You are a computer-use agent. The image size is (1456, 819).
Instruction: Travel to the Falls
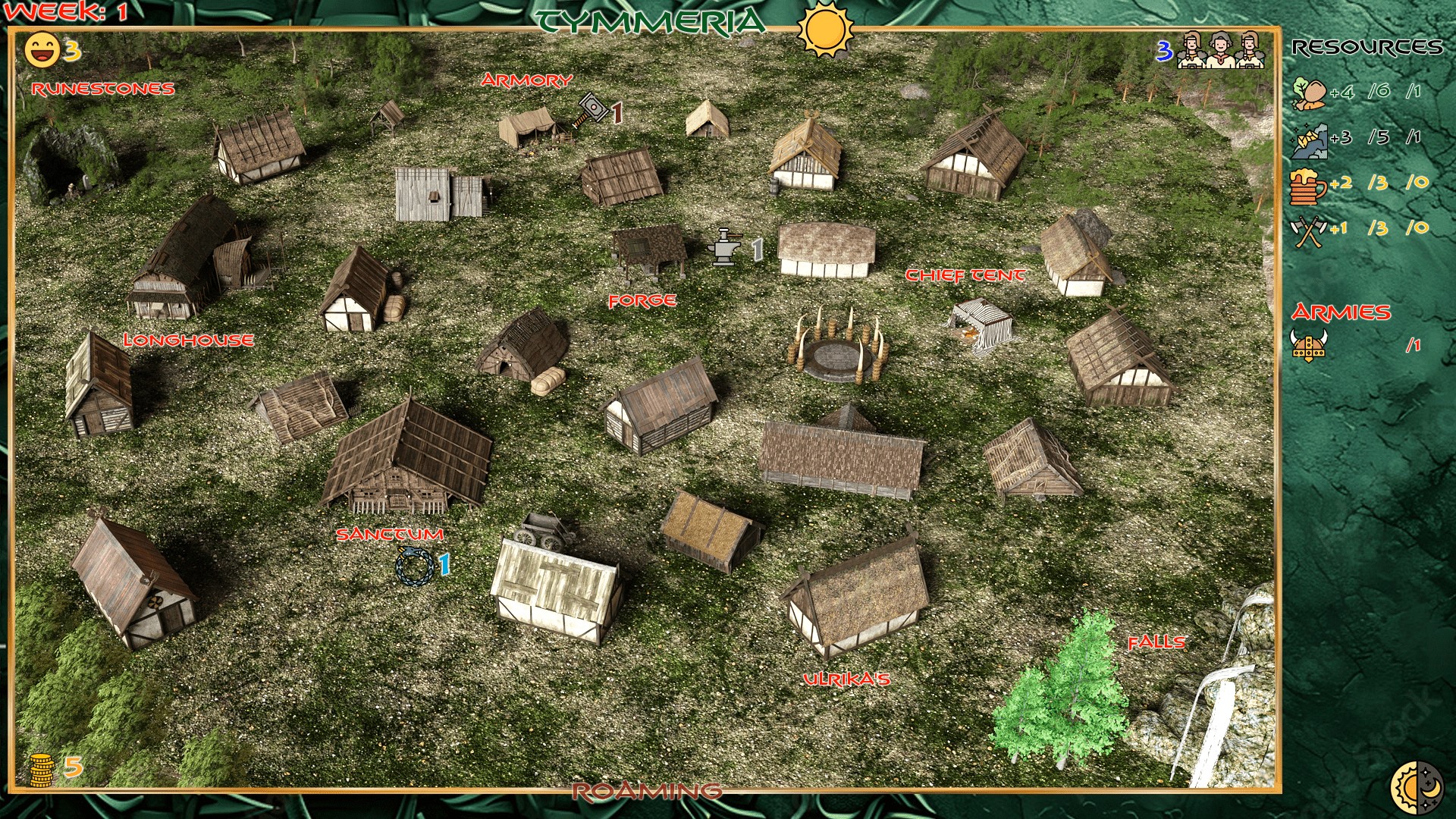(x=1156, y=643)
